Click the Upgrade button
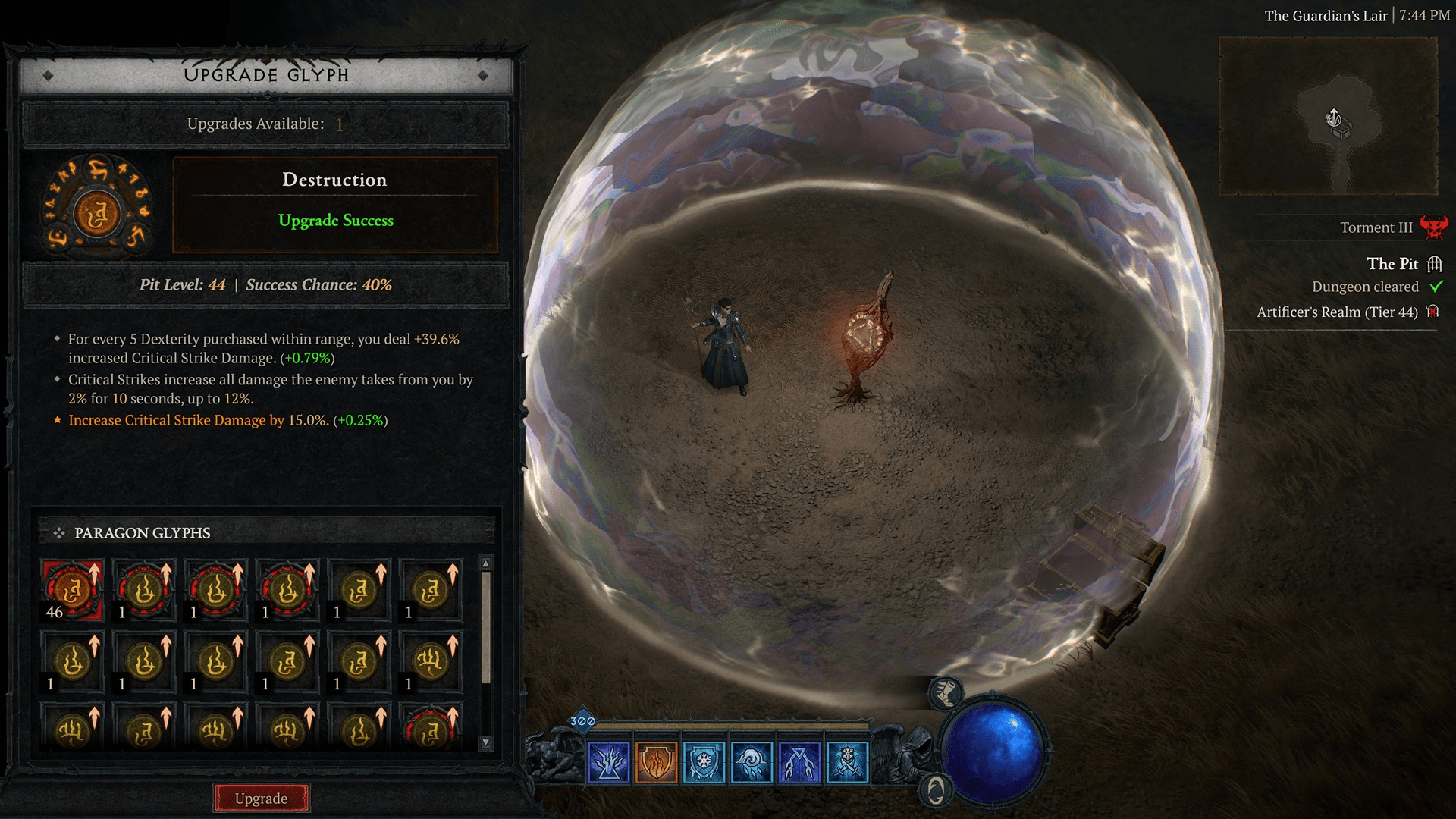Image resolution: width=1456 pixels, height=819 pixels. point(261,798)
